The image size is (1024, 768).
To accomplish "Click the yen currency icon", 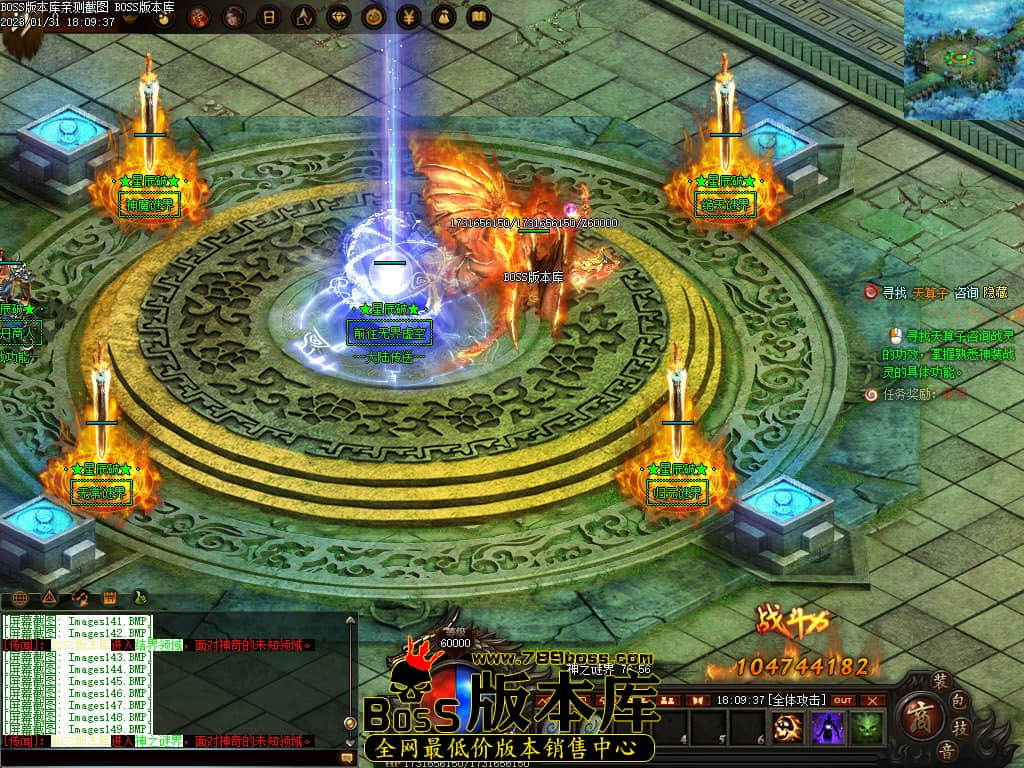I will pos(408,17).
